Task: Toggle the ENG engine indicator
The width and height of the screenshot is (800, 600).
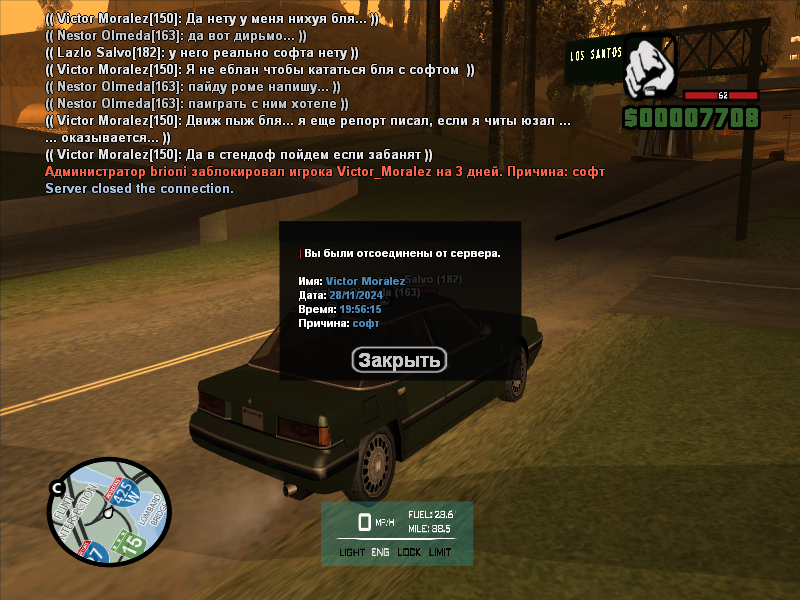Action: click(381, 552)
